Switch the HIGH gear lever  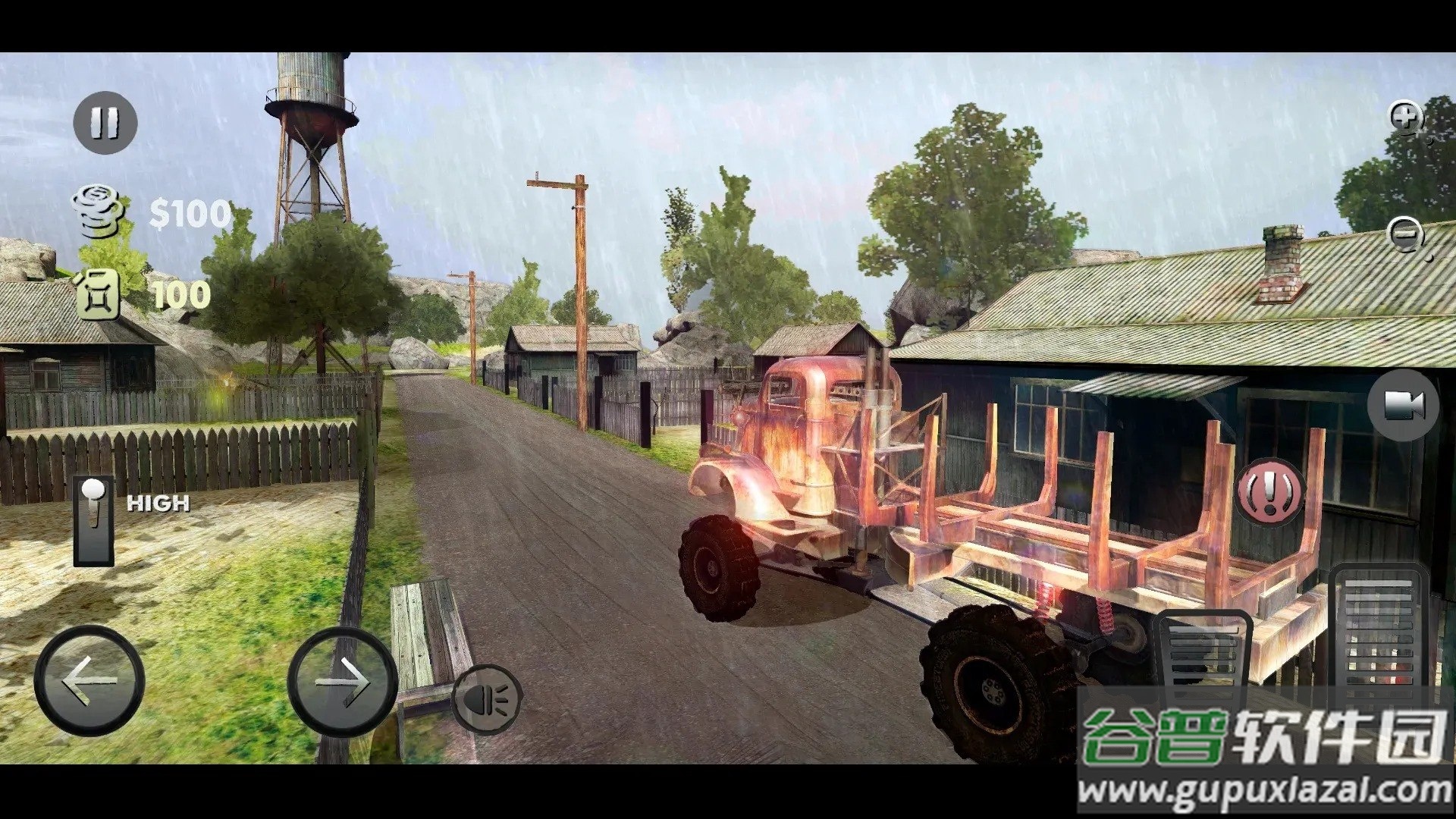tap(94, 521)
